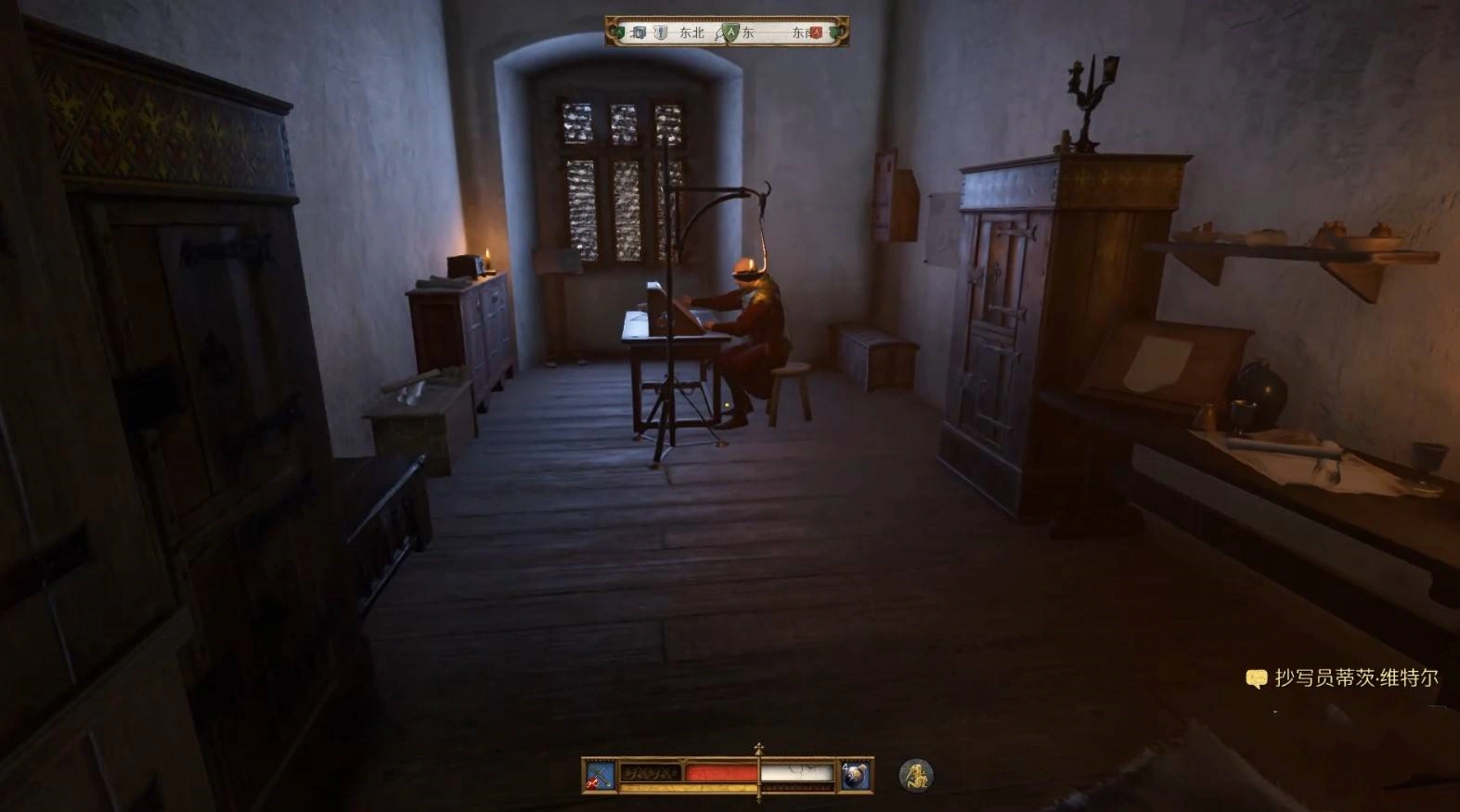Select the green A quest marker on compass
Screen dimensions: 1460x812
pos(731,32)
